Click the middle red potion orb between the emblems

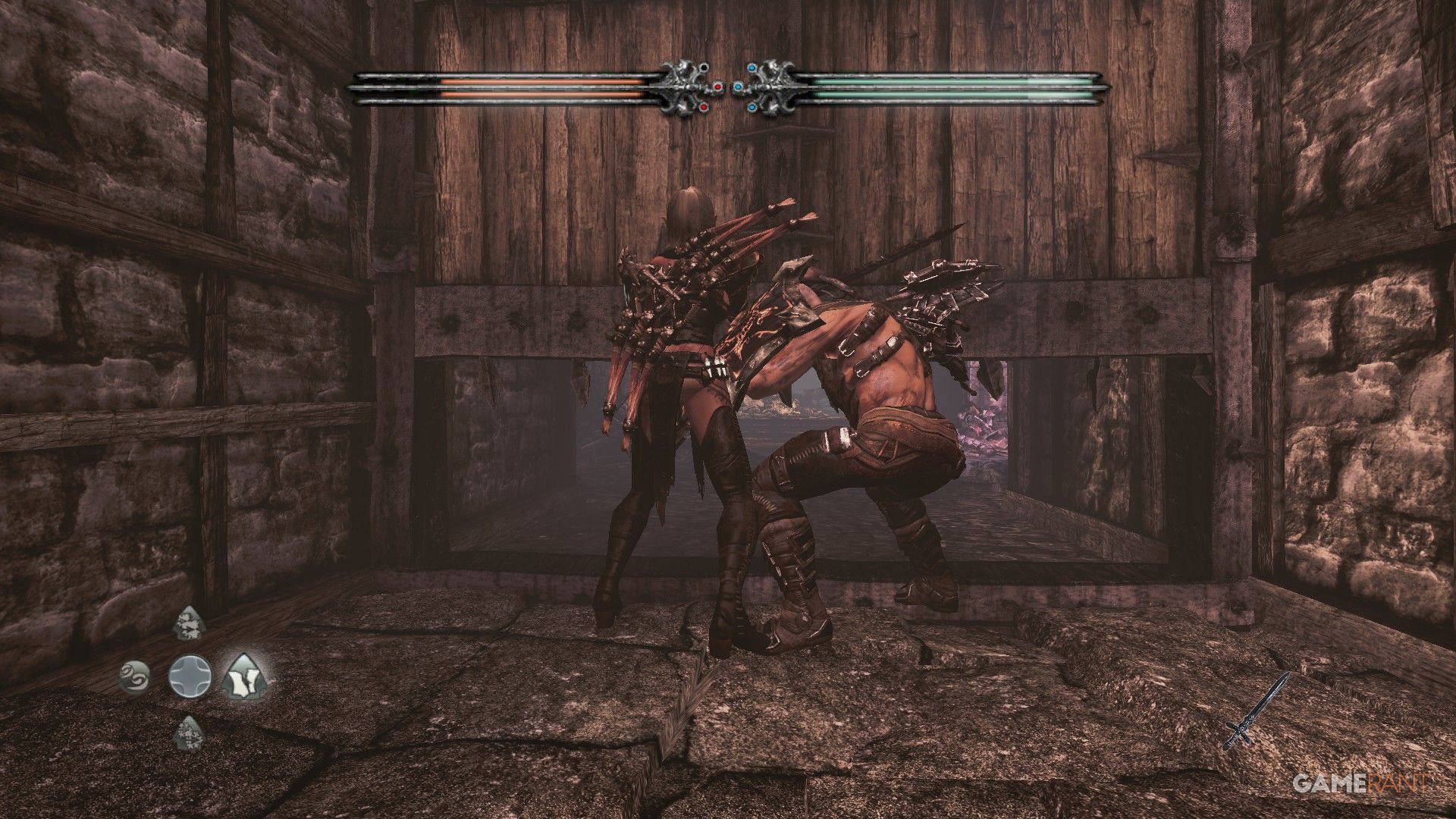pos(718,86)
